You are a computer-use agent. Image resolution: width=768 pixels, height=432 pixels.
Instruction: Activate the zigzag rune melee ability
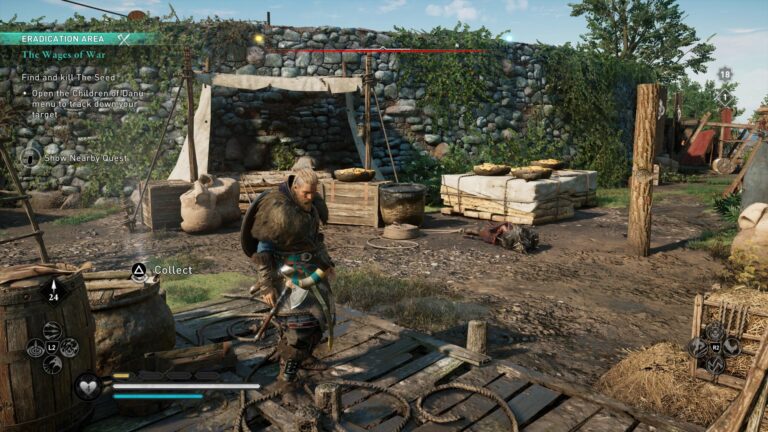tap(714, 365)
